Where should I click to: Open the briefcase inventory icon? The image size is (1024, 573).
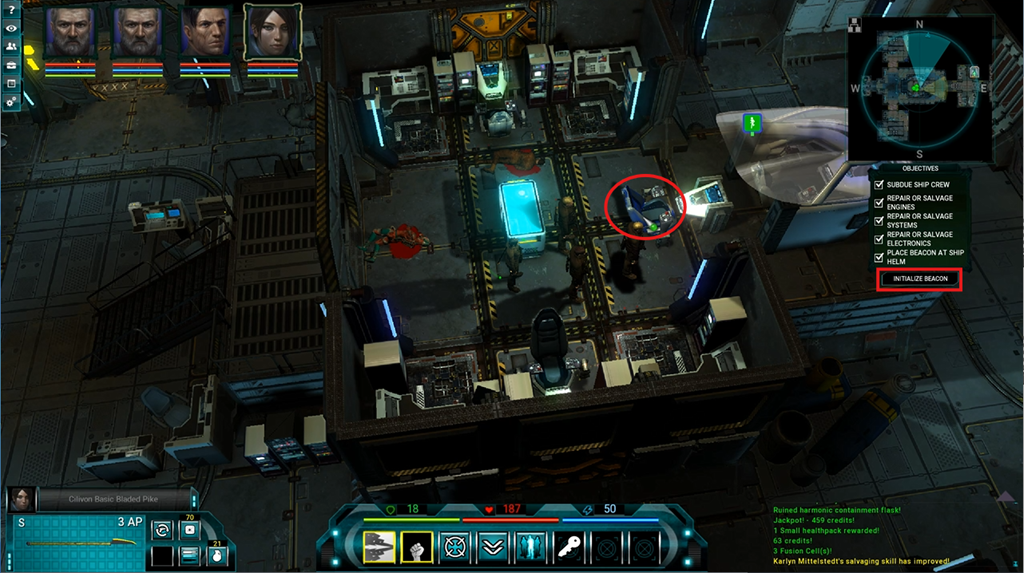10,65
